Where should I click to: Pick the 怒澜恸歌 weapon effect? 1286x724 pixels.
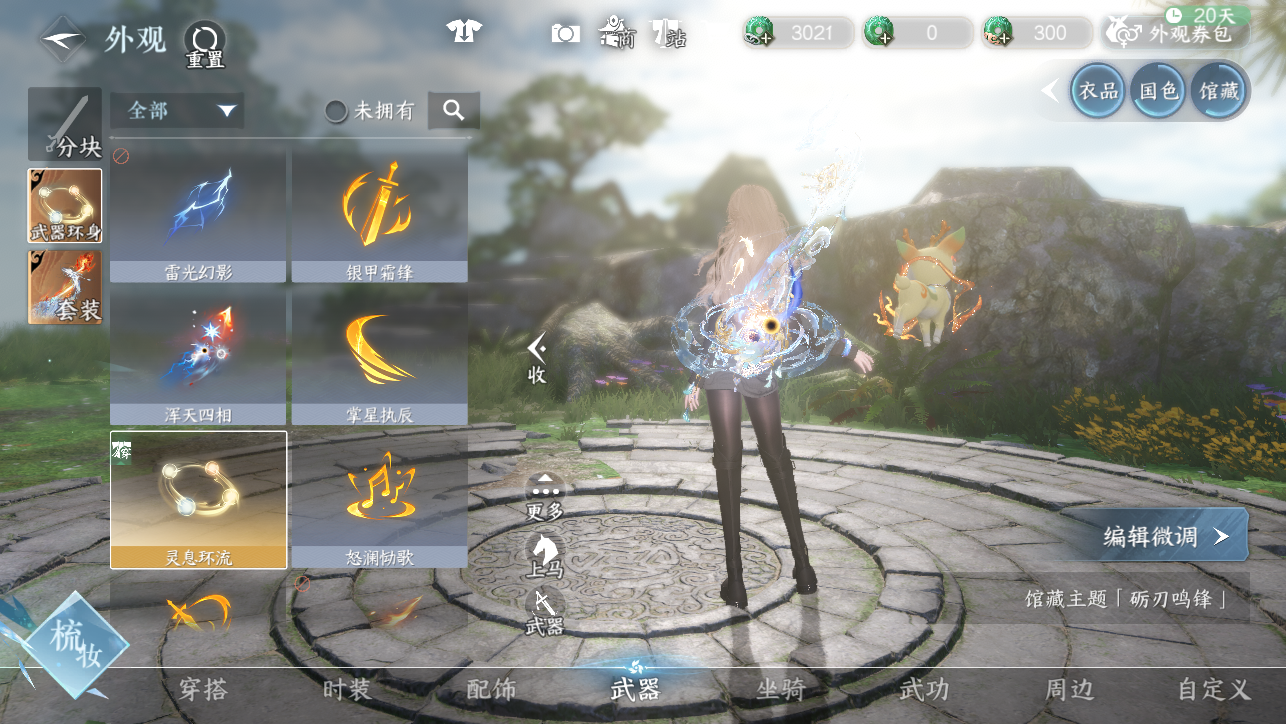pos(379,499)
